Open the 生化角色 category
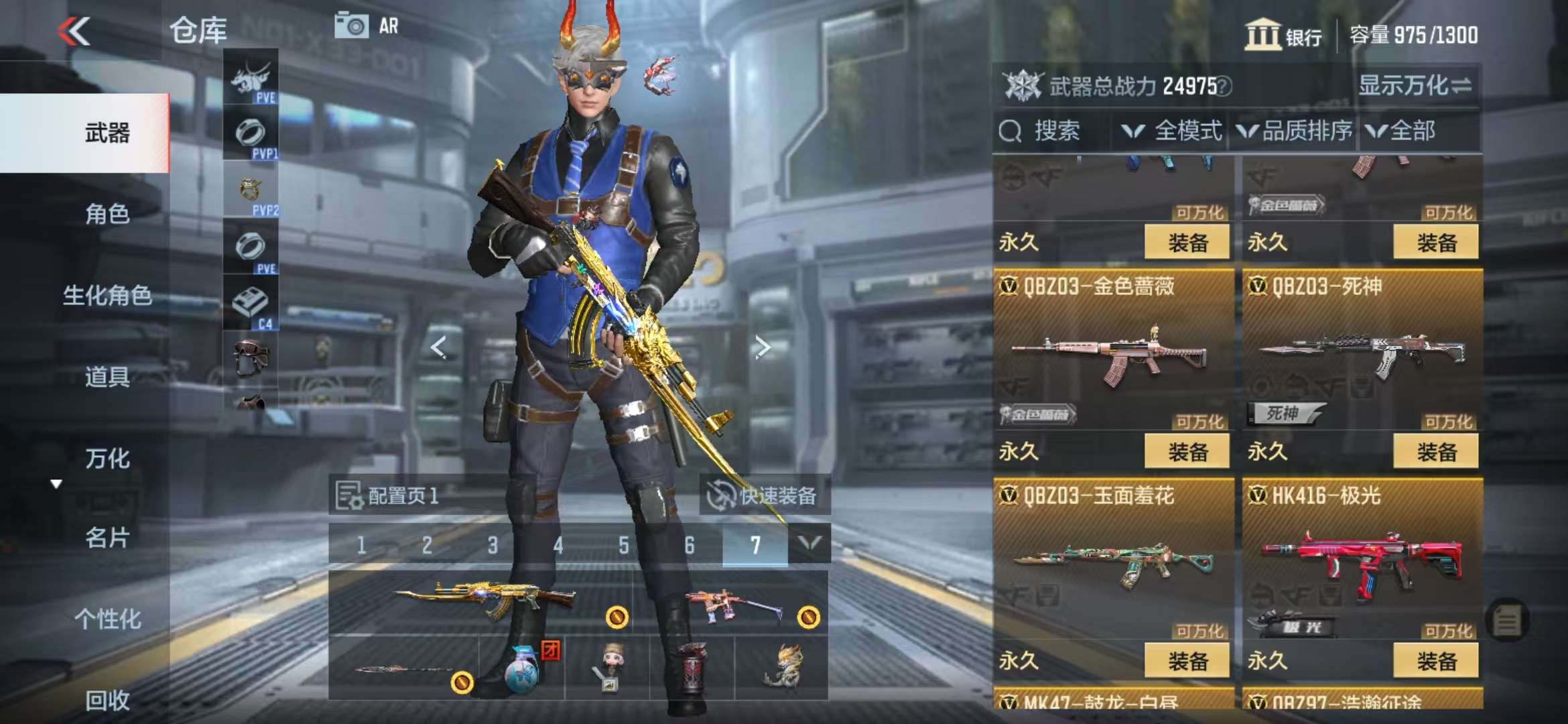The image size is (1568, 724). [107, 295]
